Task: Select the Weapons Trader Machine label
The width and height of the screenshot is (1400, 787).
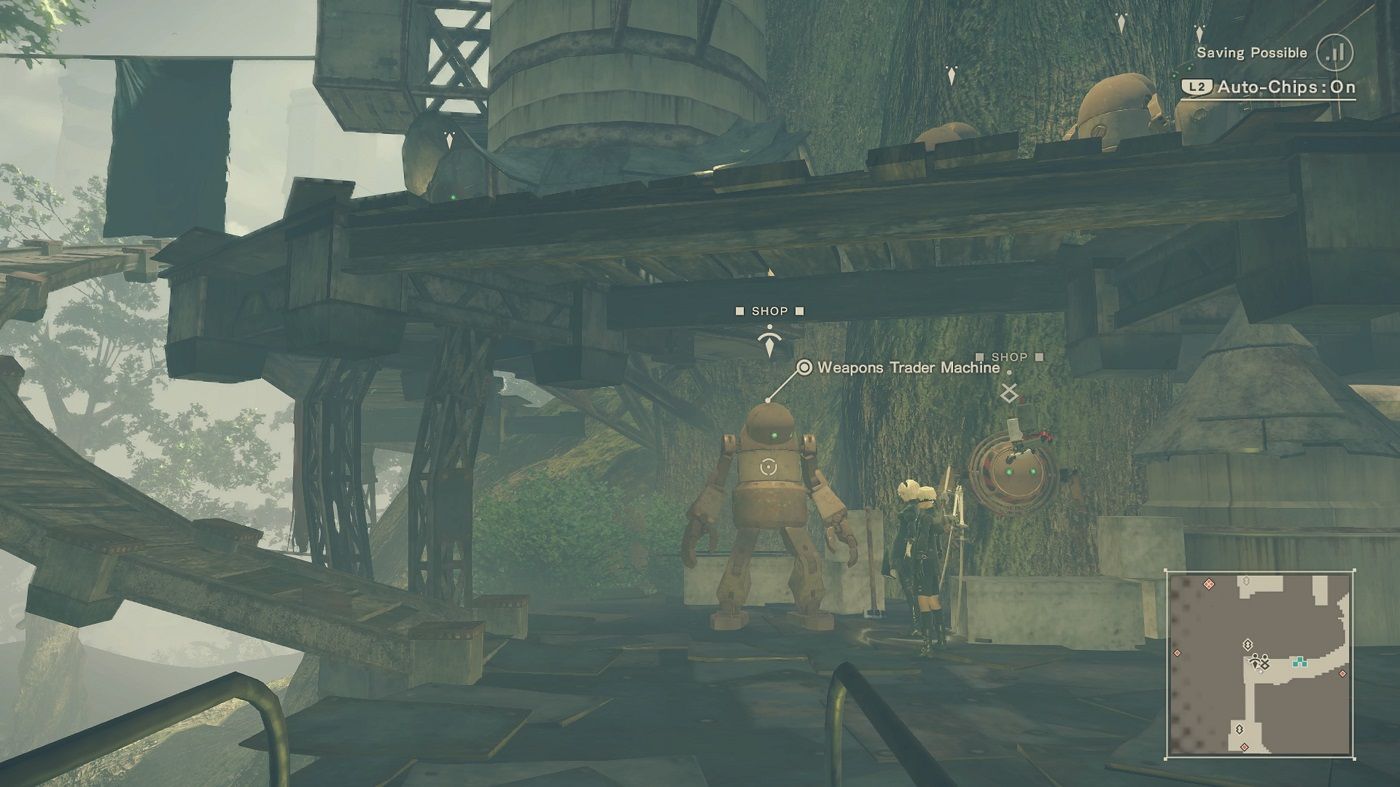Action: pos(908,368)
